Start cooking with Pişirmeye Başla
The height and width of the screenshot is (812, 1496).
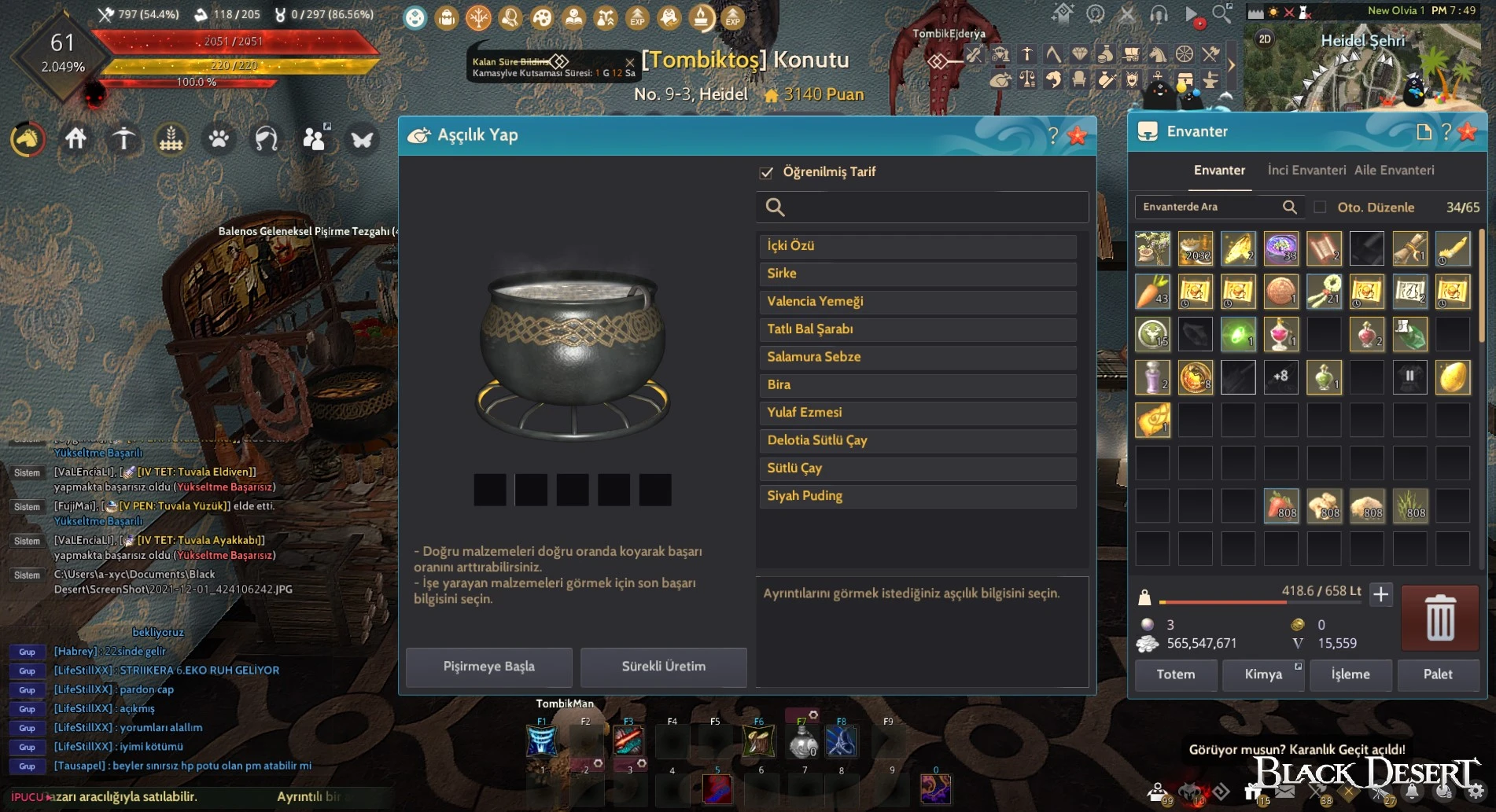pyautogui.click(x=488, y=667)
